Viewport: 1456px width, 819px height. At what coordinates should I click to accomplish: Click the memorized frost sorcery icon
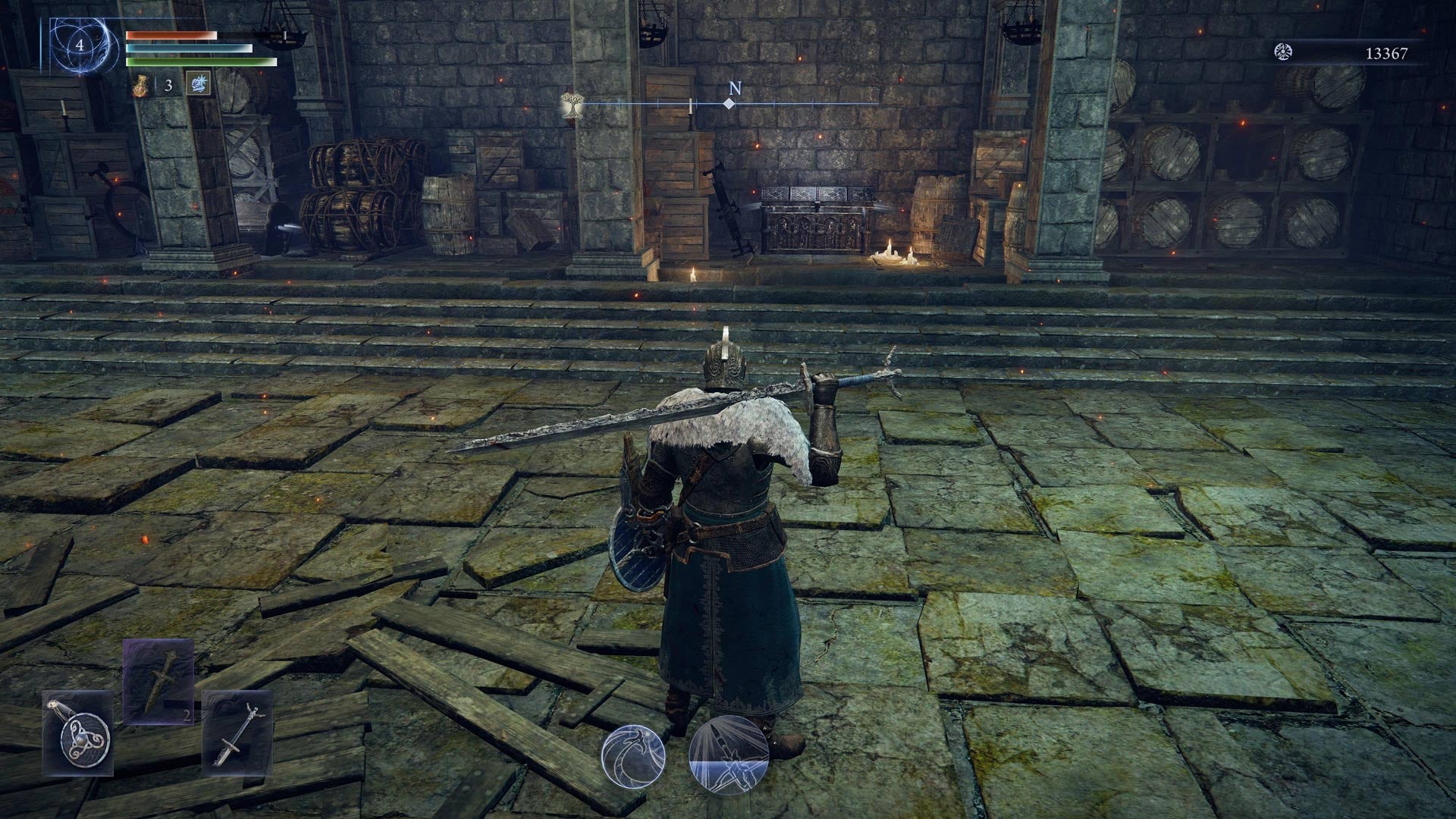pos(199,85)
